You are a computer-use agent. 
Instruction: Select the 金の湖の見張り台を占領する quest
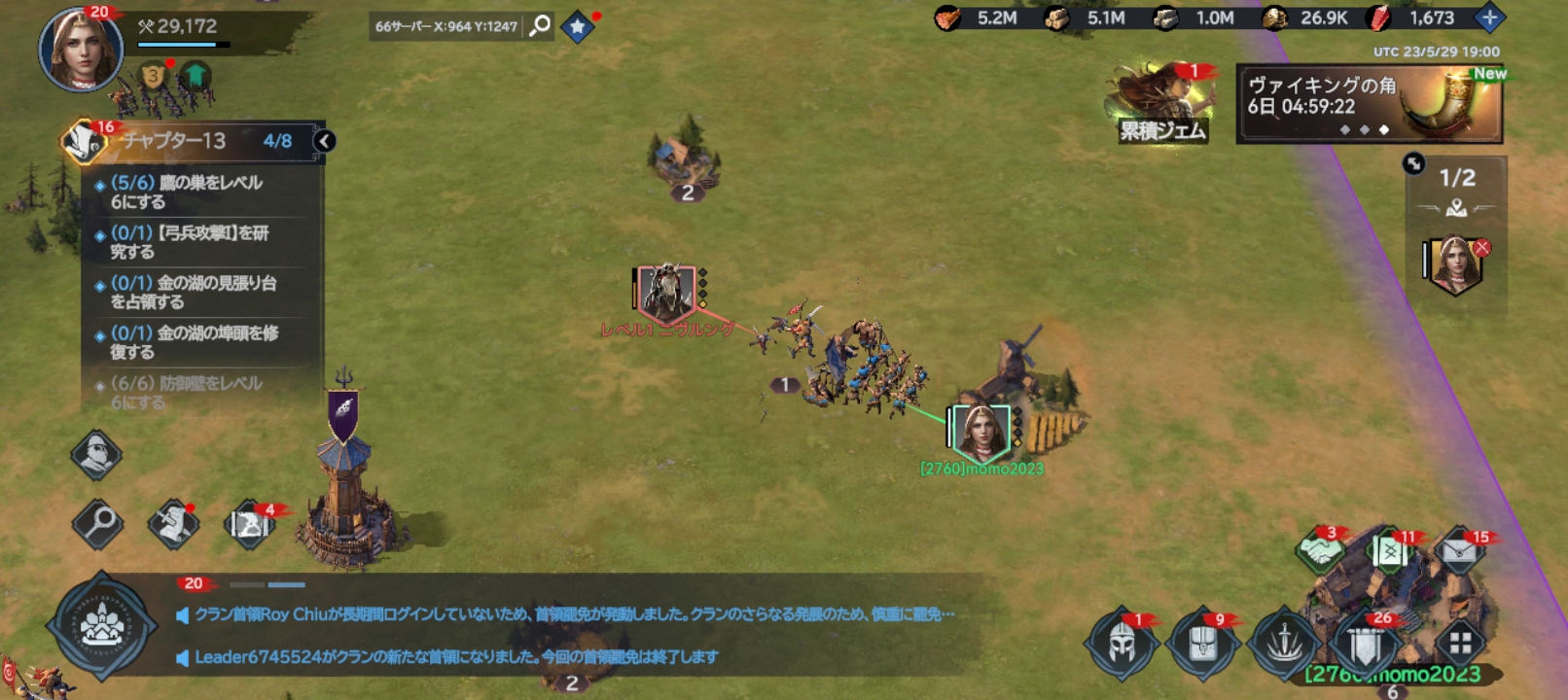tap(199, 292)
